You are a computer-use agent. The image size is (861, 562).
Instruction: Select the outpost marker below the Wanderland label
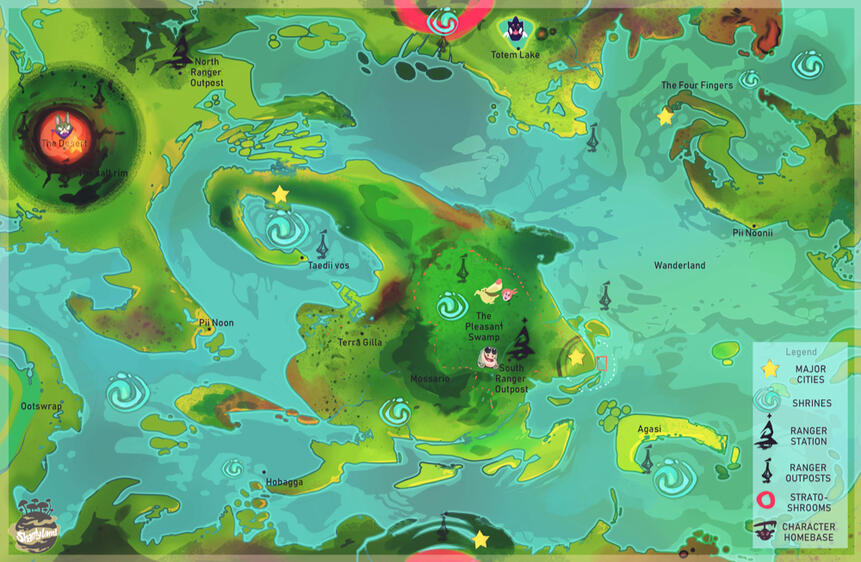[605, 295]
